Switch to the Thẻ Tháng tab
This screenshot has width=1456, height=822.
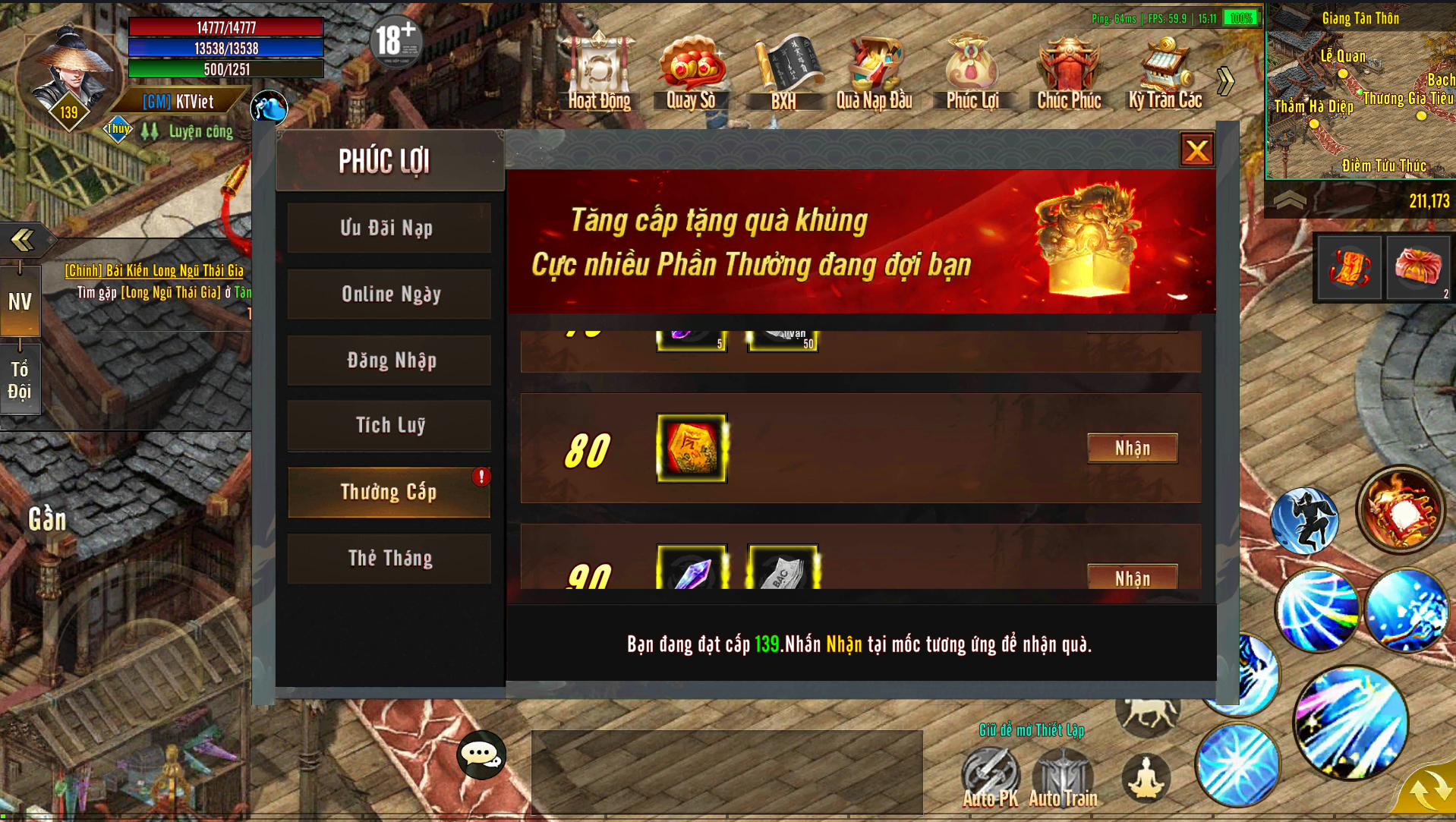click(389, 559)
